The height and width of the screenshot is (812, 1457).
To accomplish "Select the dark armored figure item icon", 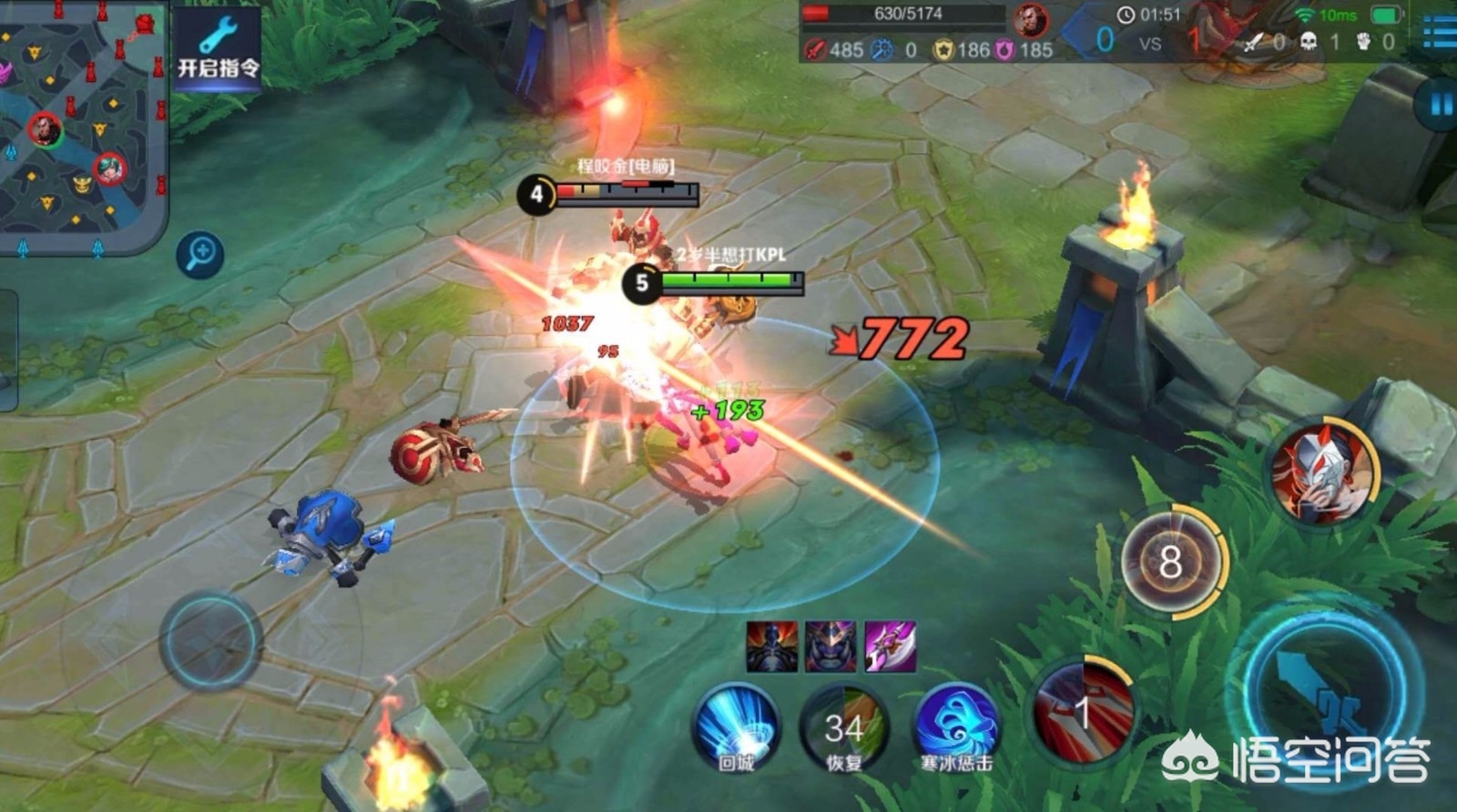I will coord(771,646).
